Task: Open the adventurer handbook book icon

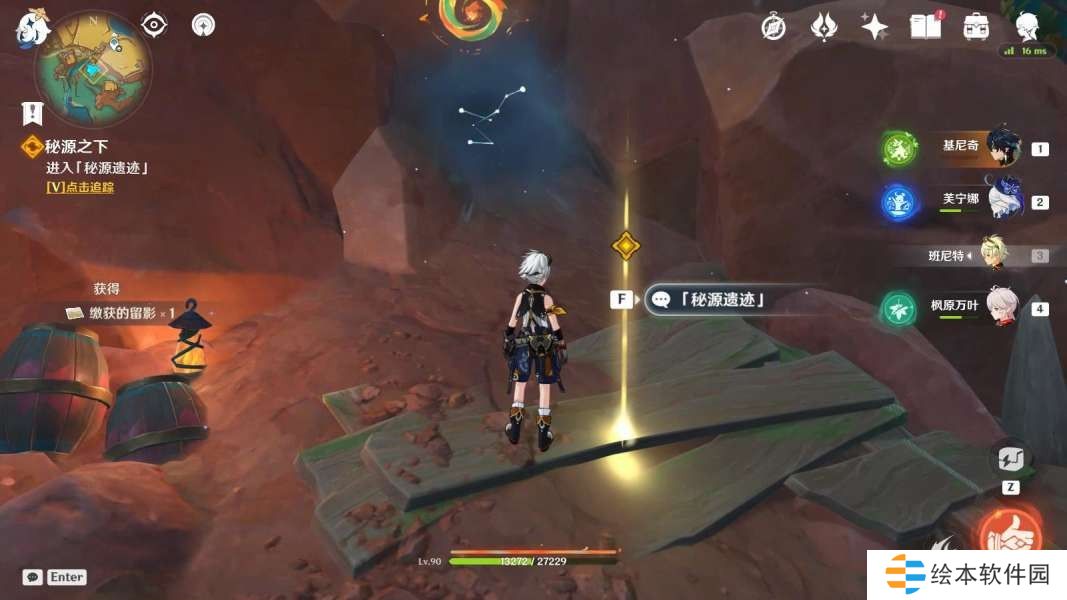Action: pyautogui.click(x=925, y=26)
